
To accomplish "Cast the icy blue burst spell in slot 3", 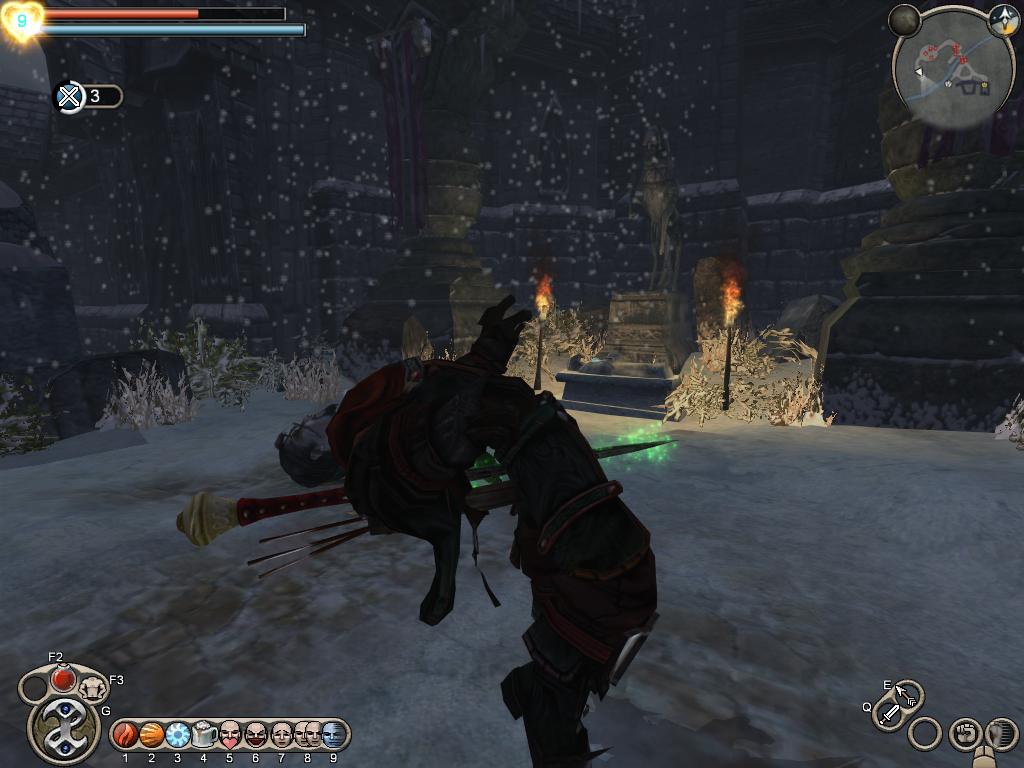I will pyautogui.click(x=178, y=735).
